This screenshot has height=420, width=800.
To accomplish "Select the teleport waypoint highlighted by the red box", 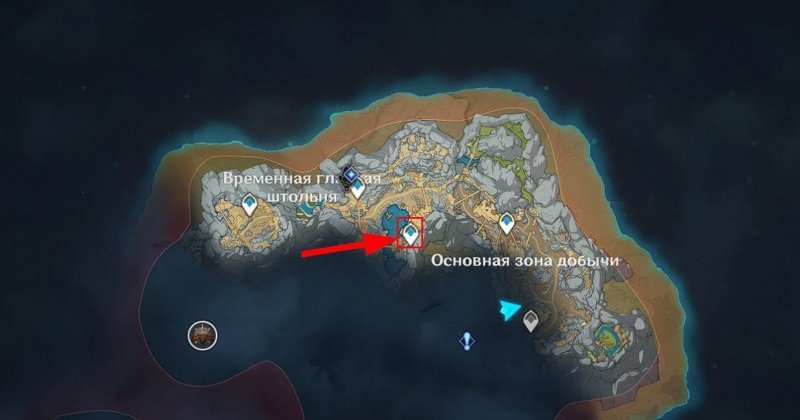I will coord(410,234).
